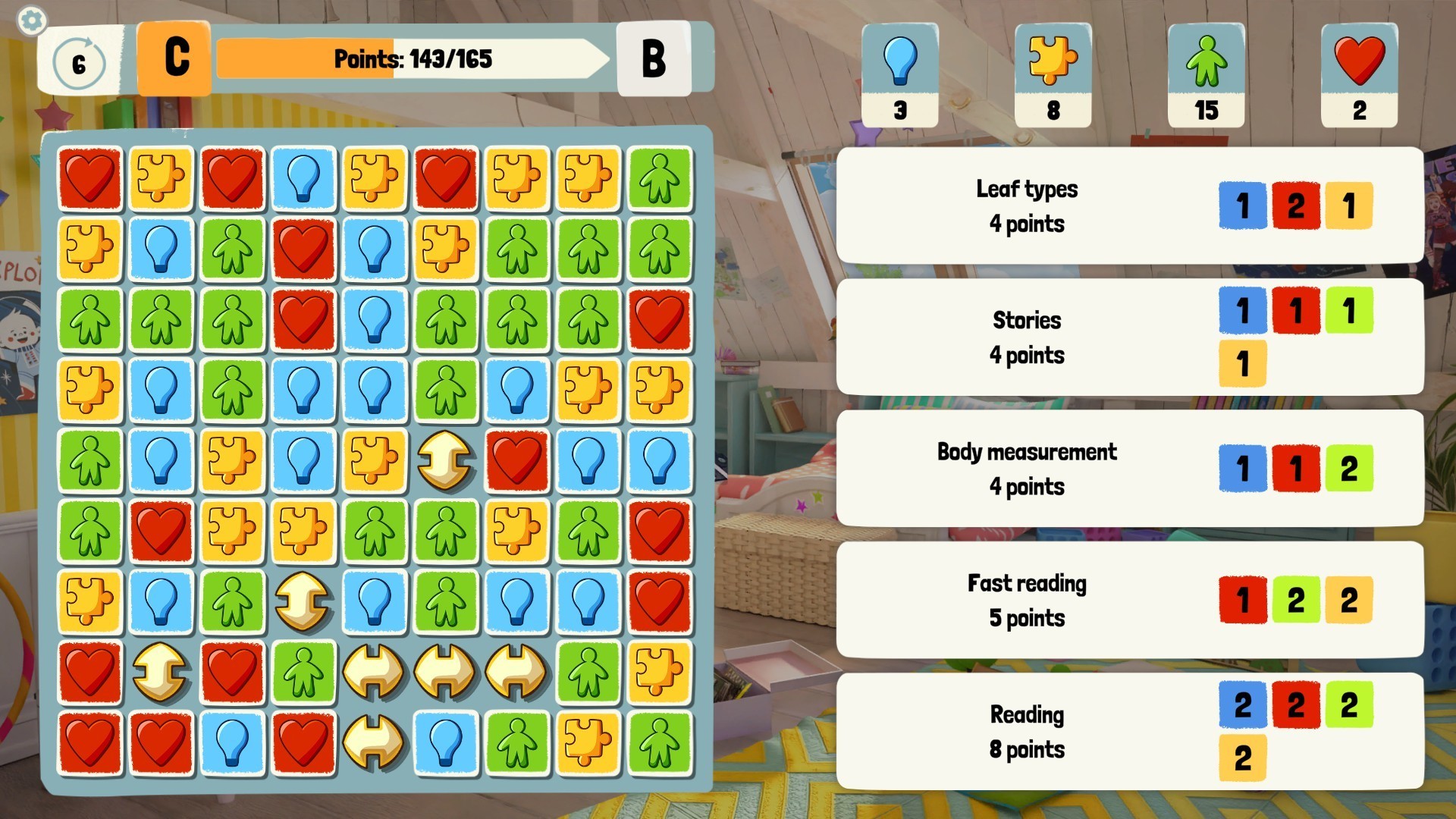Open the settings gear
Viewport: 1456px width, 819px height.
pos(31,20)
